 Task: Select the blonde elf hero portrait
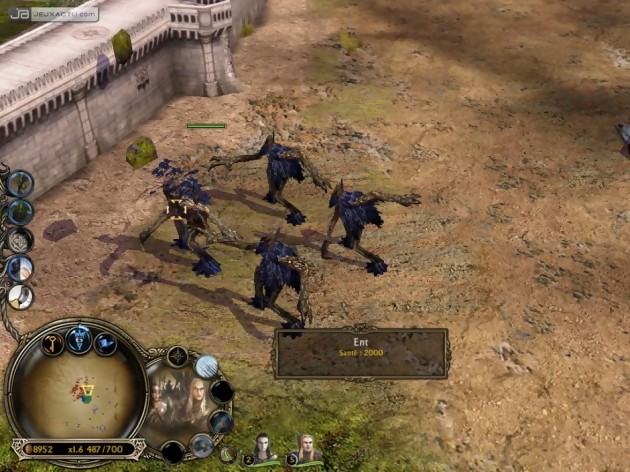(x=307, y=447)
